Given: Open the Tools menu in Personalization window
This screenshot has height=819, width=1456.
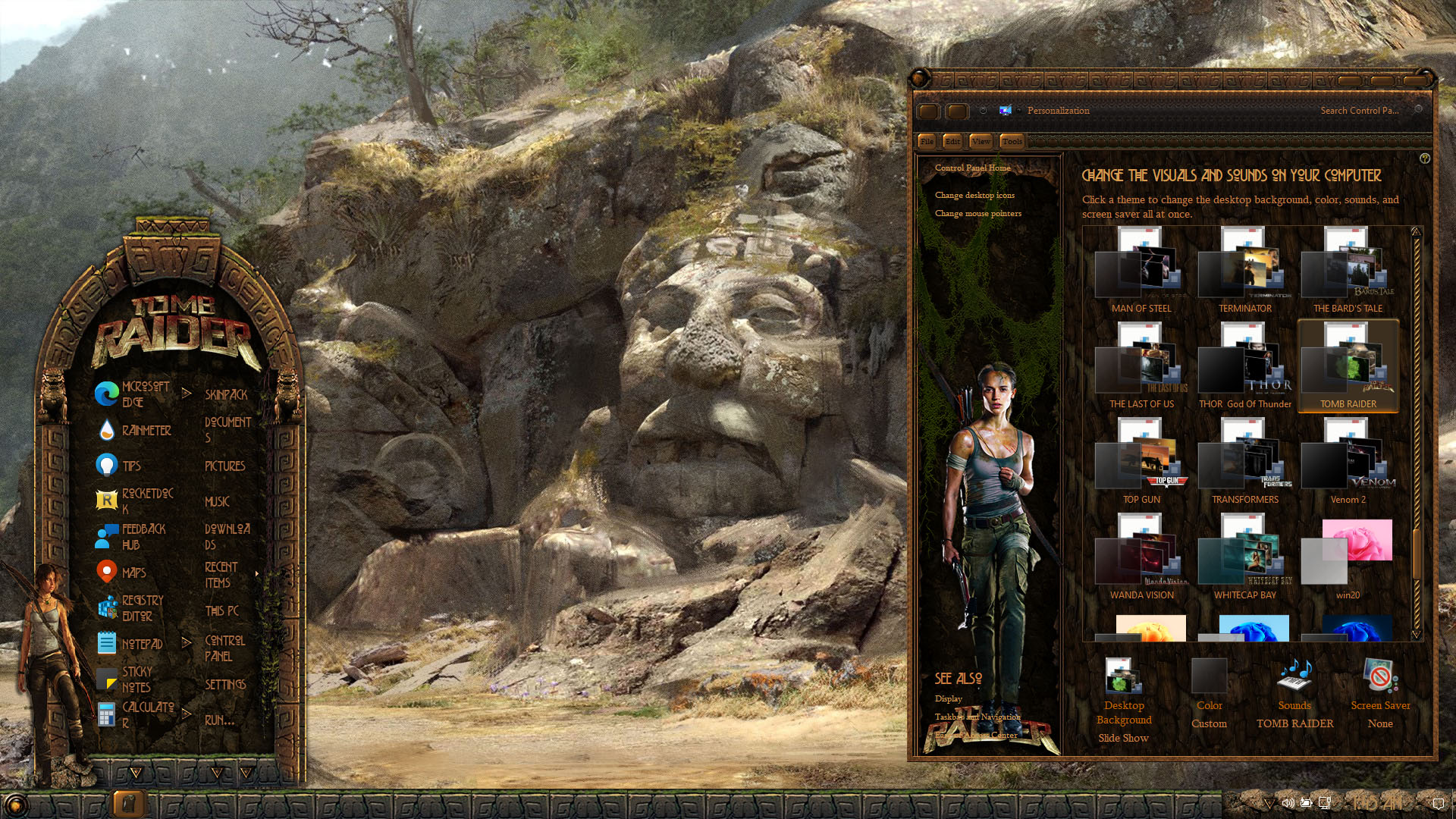Looking at the screenshot, I should click(x=1012, y=141).
